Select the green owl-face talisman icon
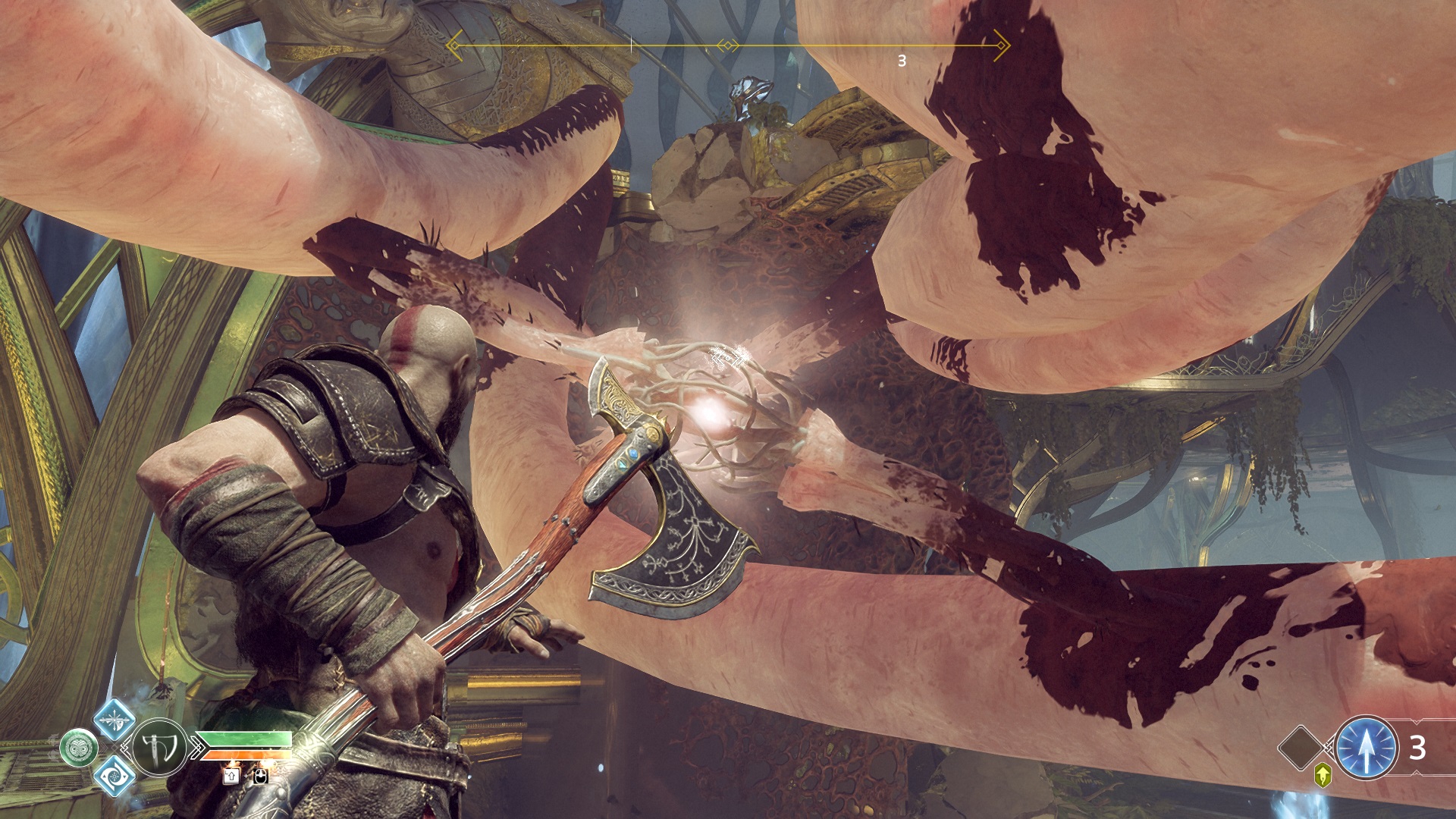 coord(79,748)
